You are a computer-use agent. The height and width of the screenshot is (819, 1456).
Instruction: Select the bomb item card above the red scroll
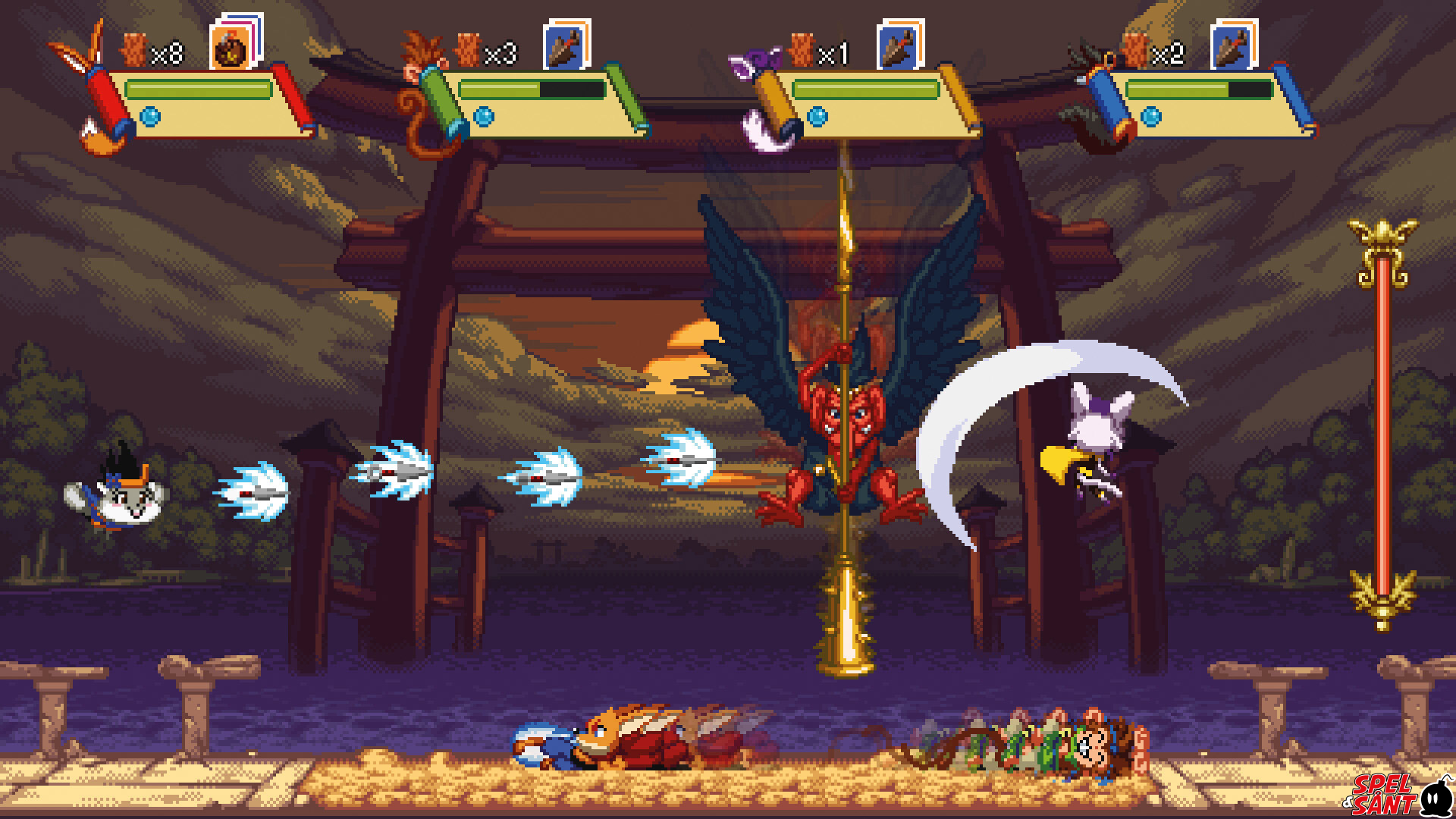coord(232,49)
